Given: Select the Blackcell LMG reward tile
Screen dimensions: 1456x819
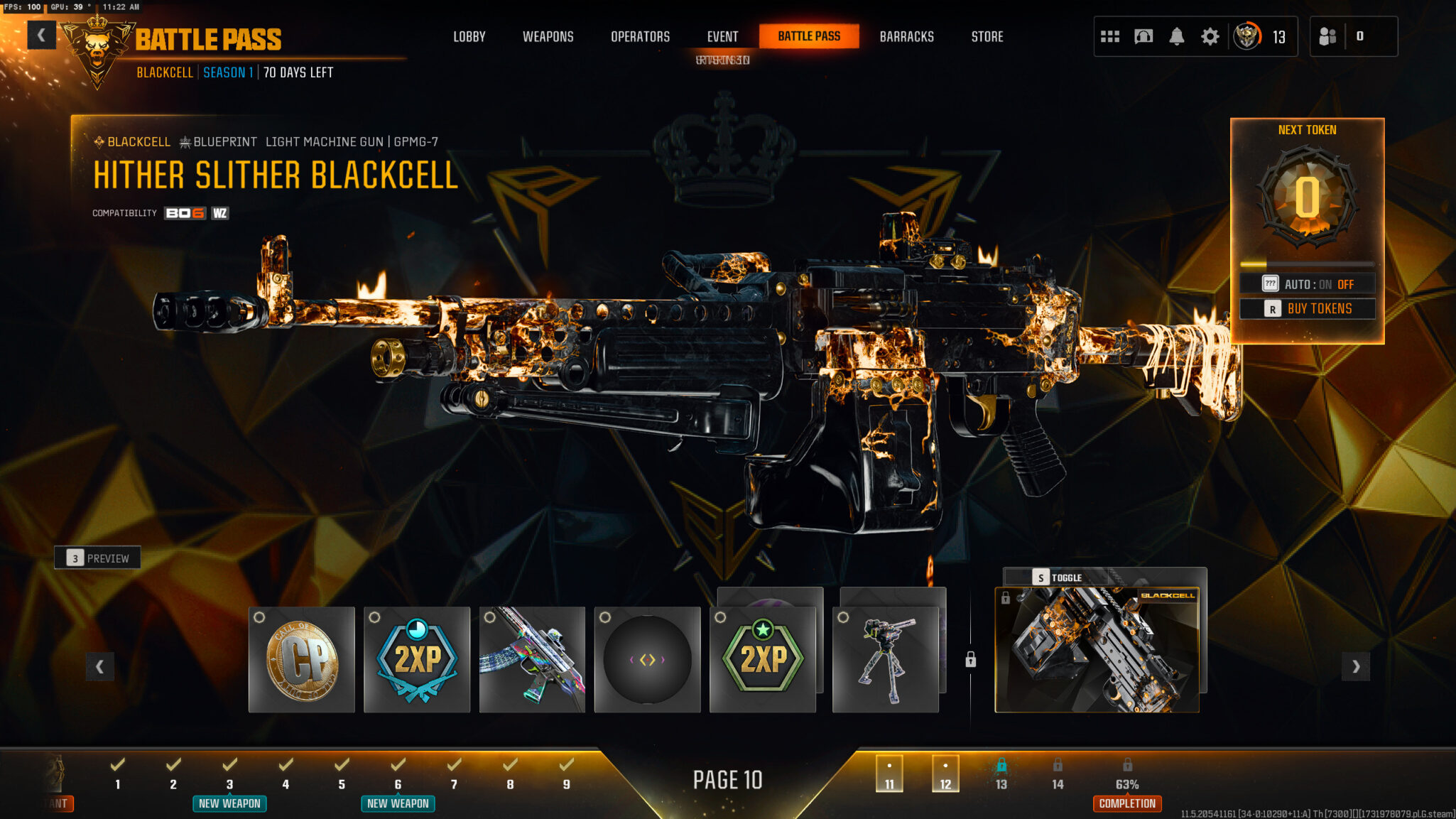Looking at the screenshot, I should pyautogui.click(x=1097, y=650).
